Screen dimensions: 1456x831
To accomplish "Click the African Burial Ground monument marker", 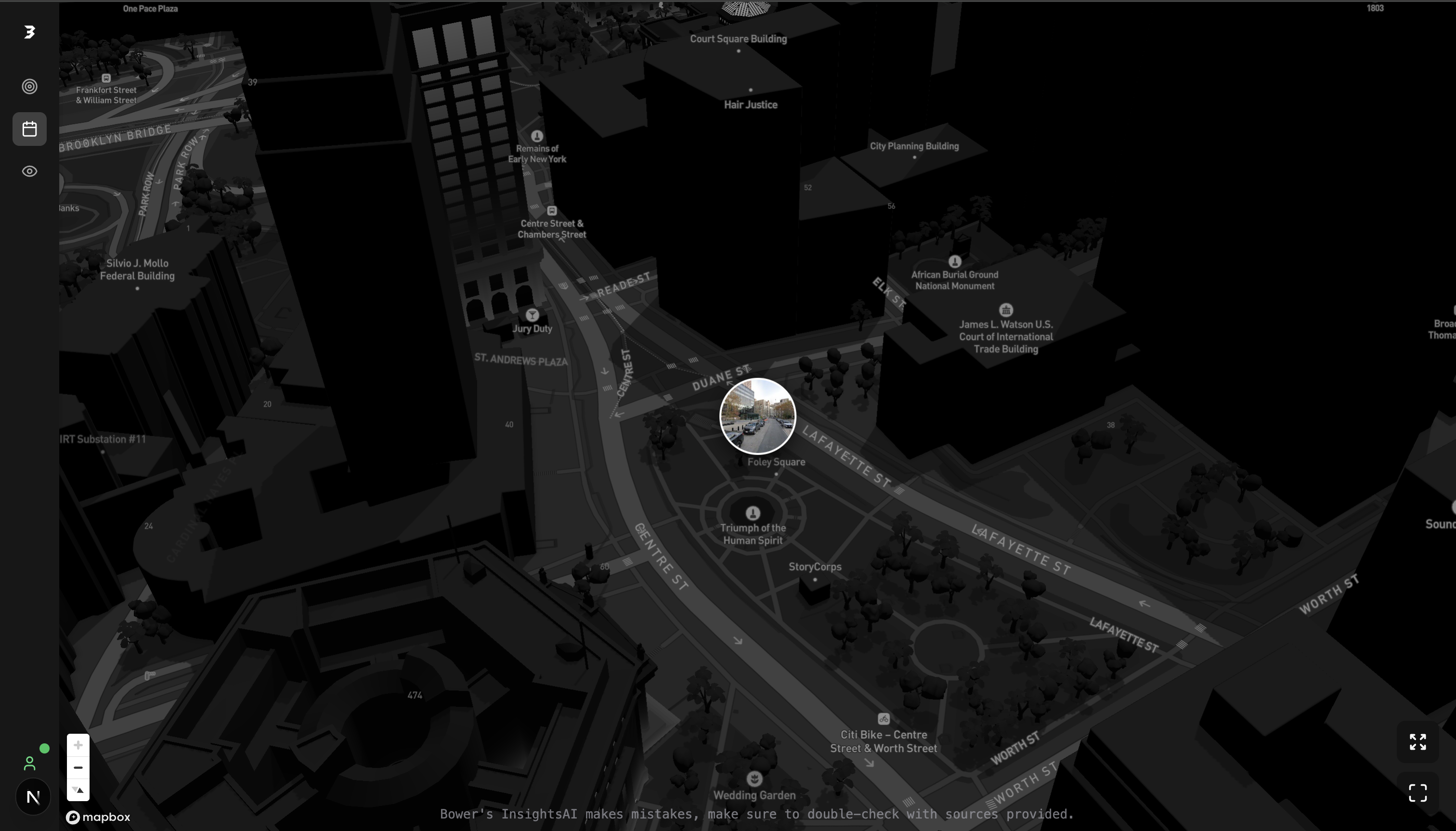I will [x=954, y=261].
